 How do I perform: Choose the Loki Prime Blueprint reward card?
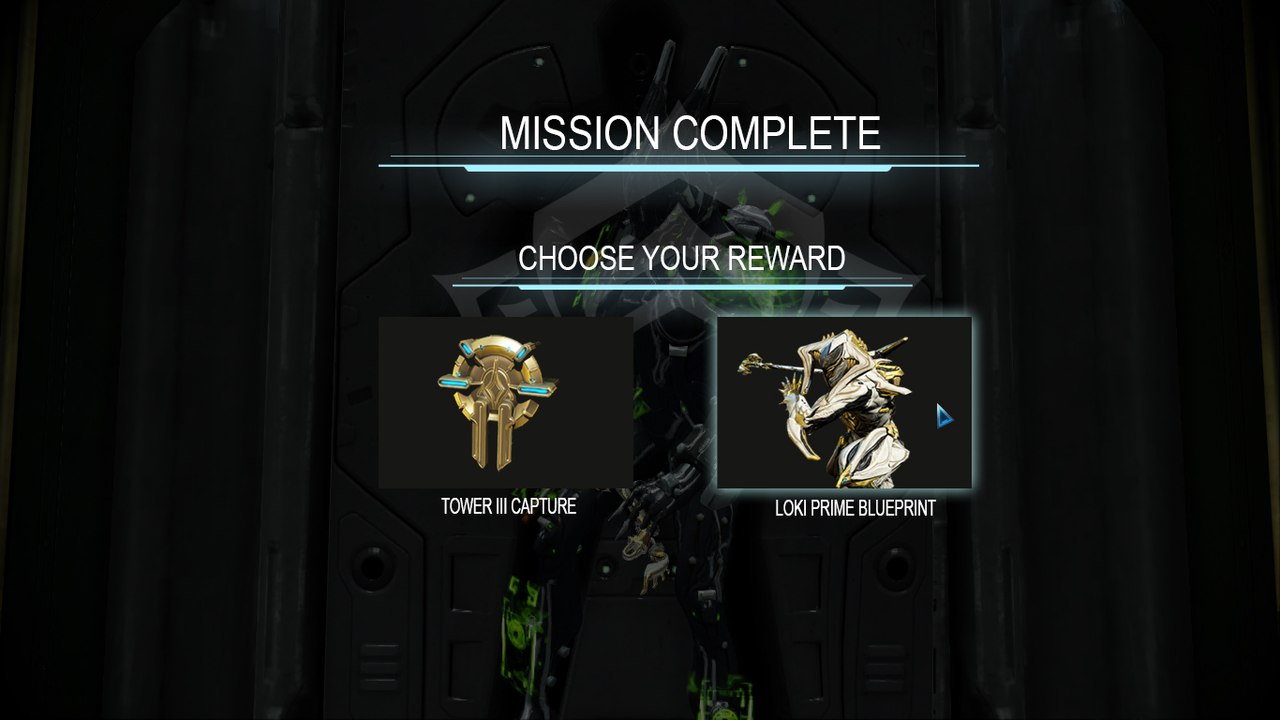(845, 400)
